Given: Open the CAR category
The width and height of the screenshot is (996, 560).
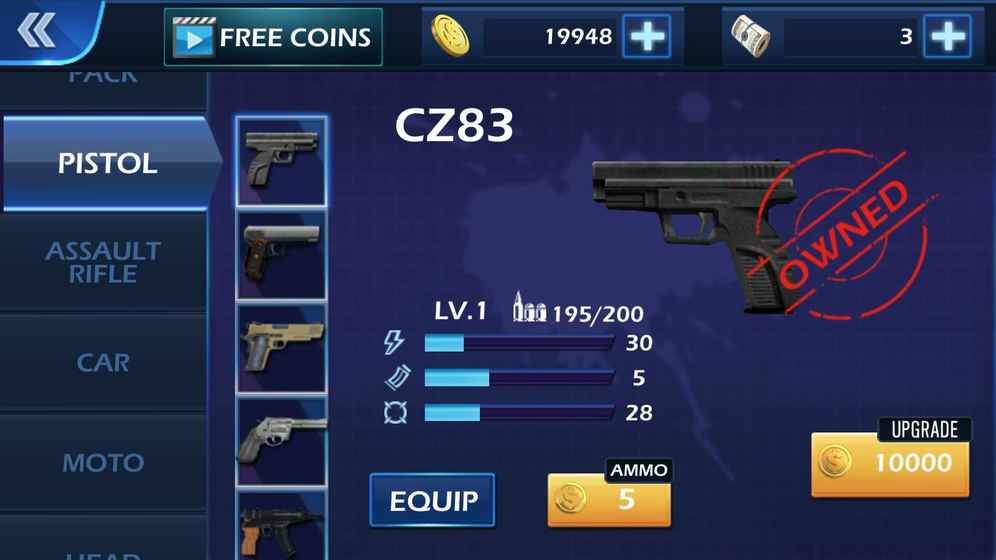Looking at the screenshot, I should click(103, 362).
